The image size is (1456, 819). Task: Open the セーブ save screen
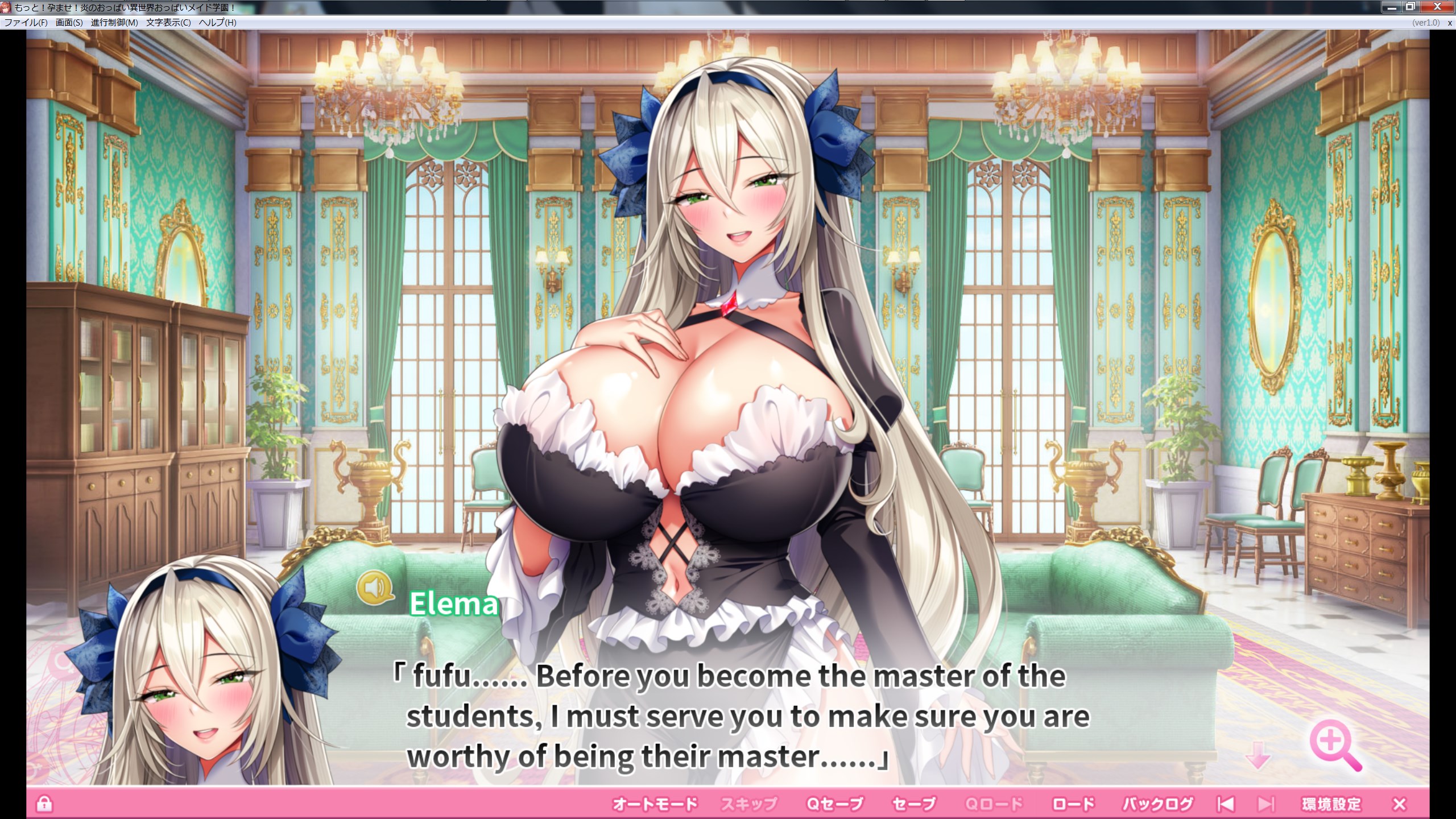pyautogui.click(x=914, y=804)
